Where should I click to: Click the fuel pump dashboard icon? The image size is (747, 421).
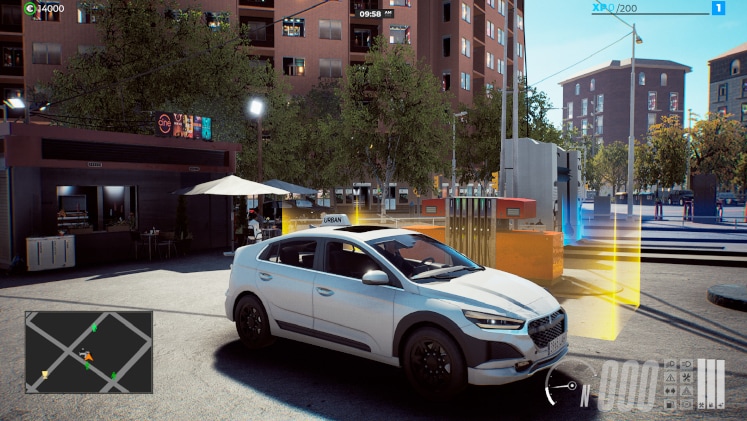coord(670,404)
